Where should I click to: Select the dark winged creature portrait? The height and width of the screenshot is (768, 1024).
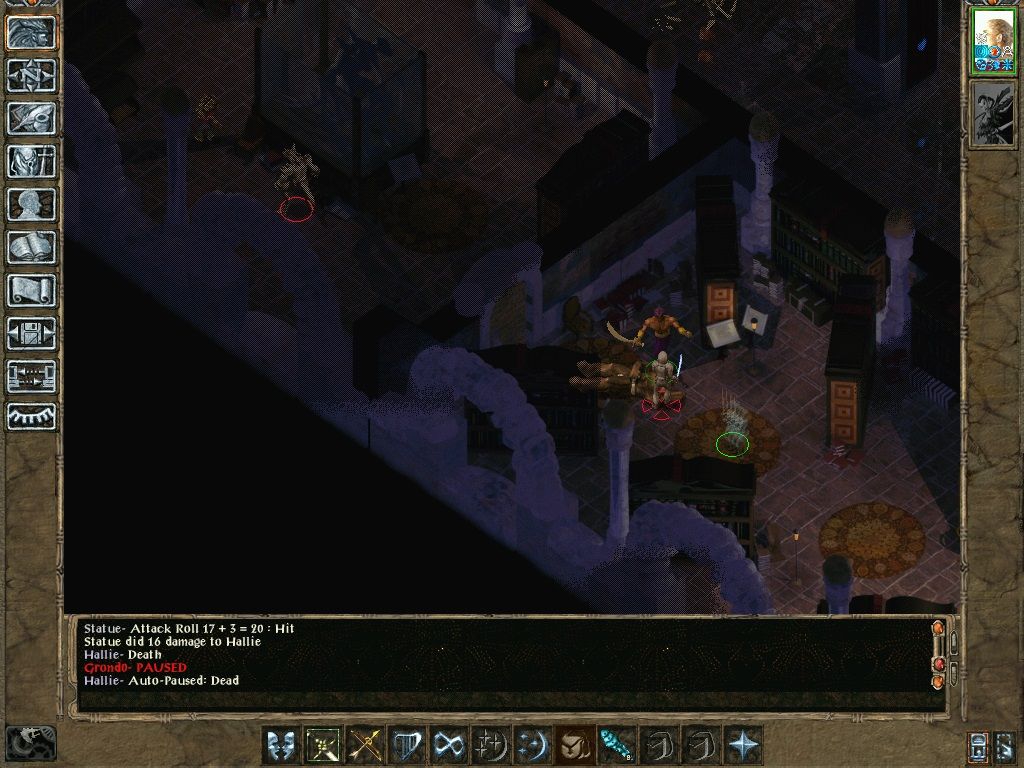(x=993, y=115)
